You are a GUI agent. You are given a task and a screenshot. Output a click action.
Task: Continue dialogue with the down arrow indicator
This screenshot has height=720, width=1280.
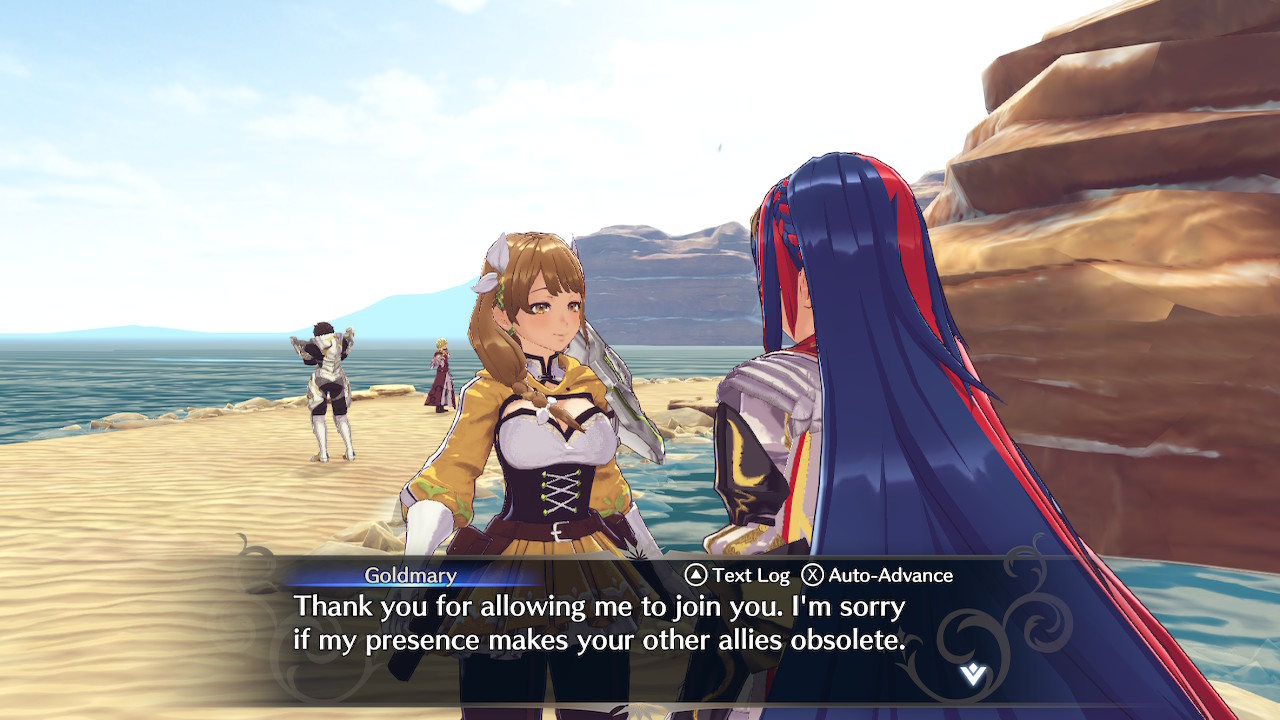click(972, 674)
